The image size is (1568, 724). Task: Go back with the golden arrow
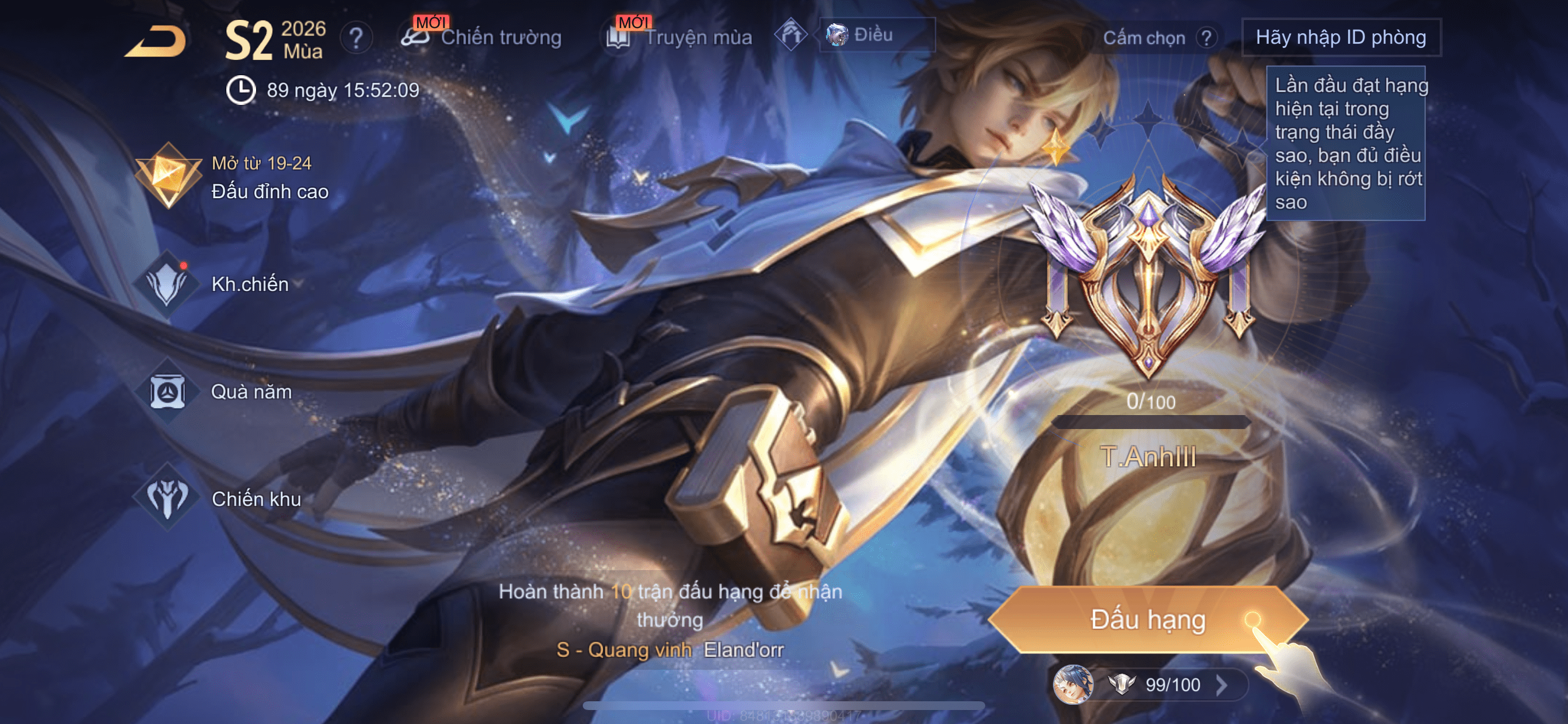click(x=156, y=41)
